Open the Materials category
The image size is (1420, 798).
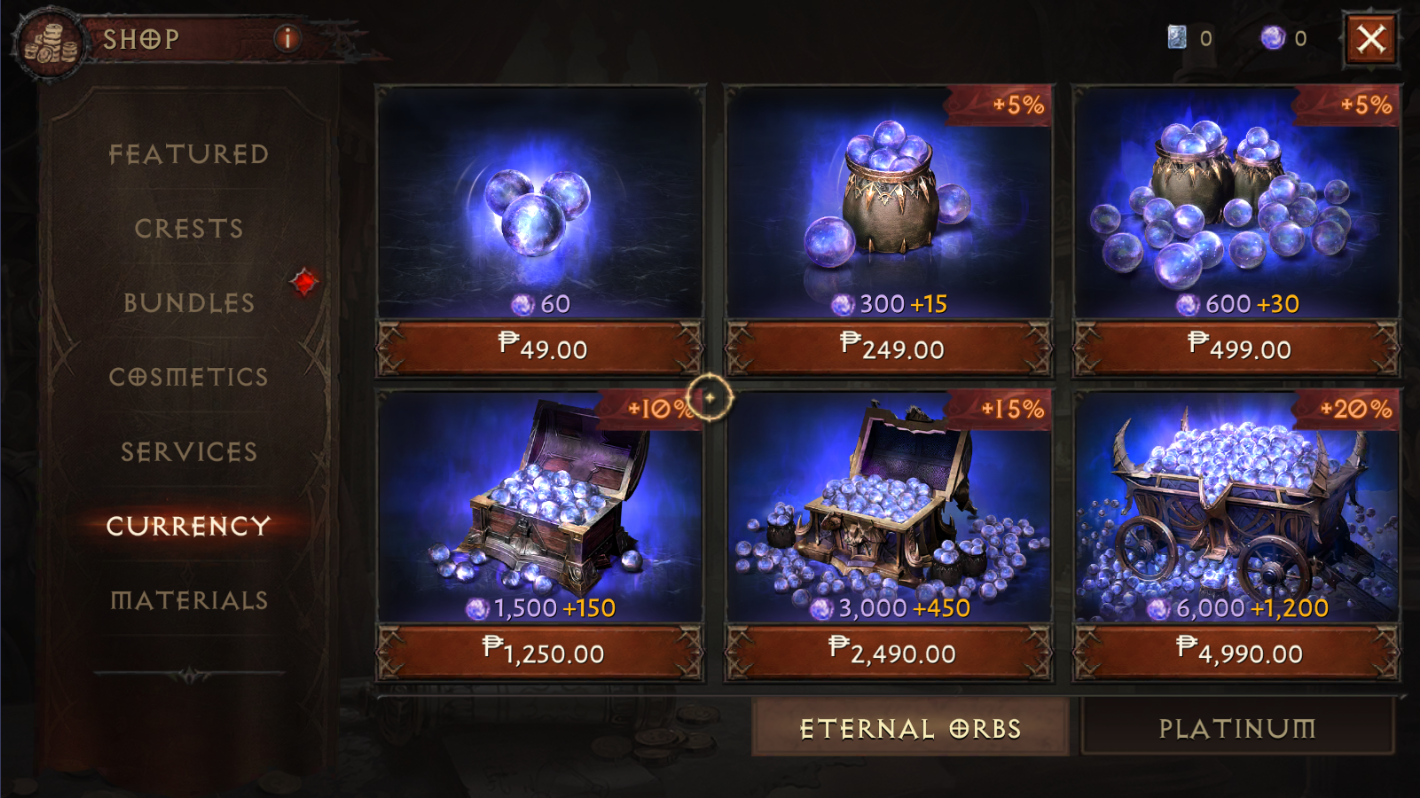pos(190,601)
